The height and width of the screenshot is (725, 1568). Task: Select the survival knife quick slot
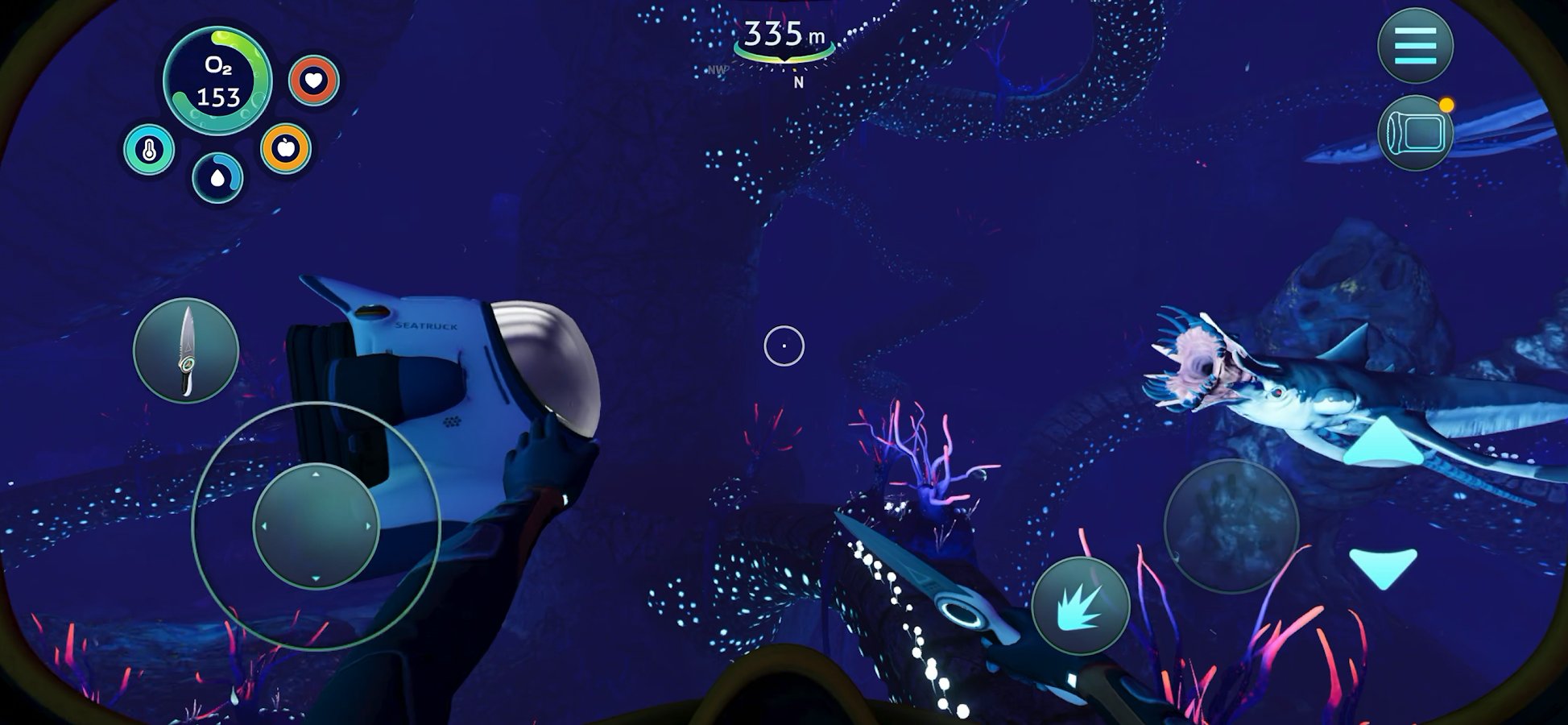[186, 350]
